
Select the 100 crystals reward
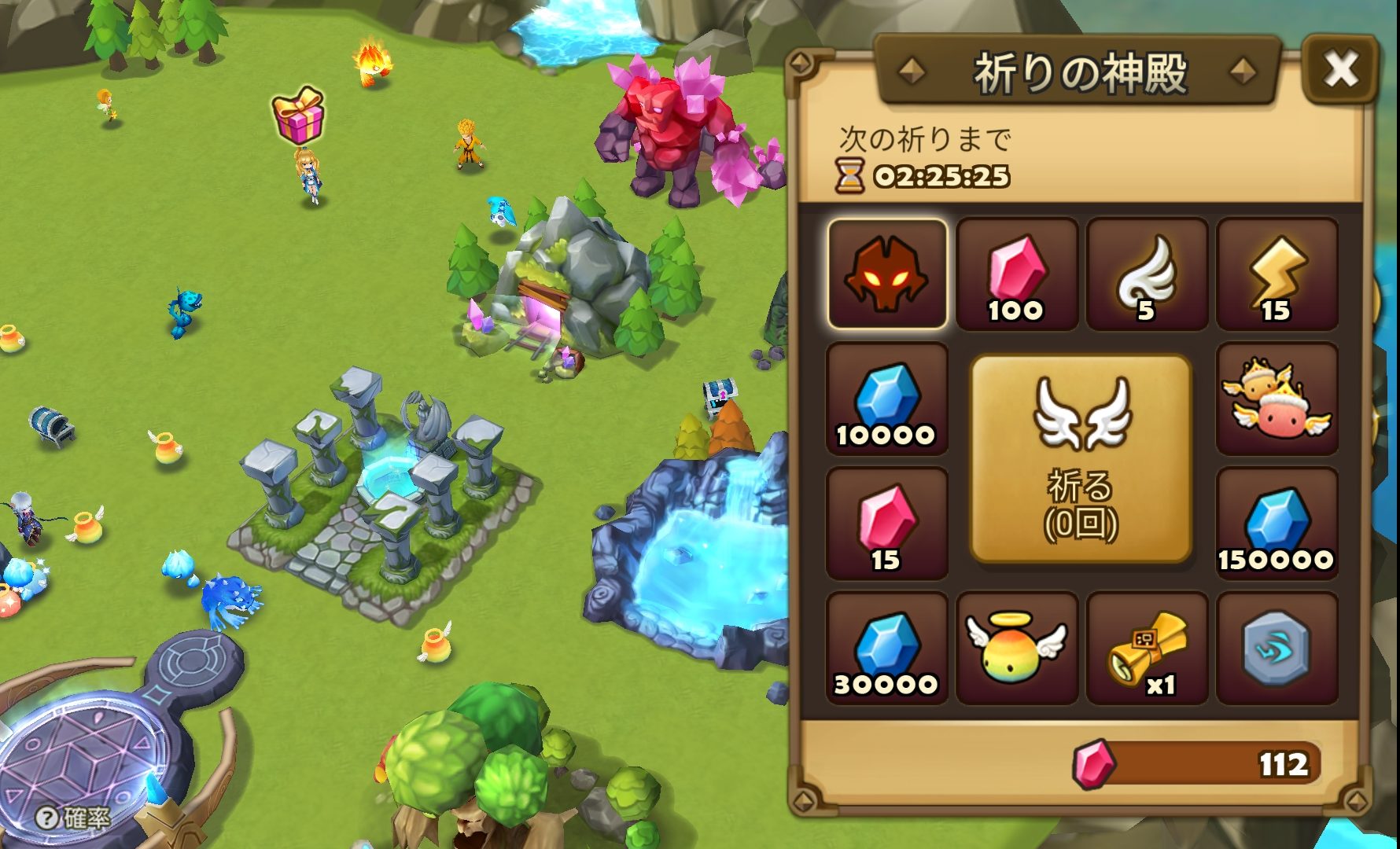tap(1017, 275)
